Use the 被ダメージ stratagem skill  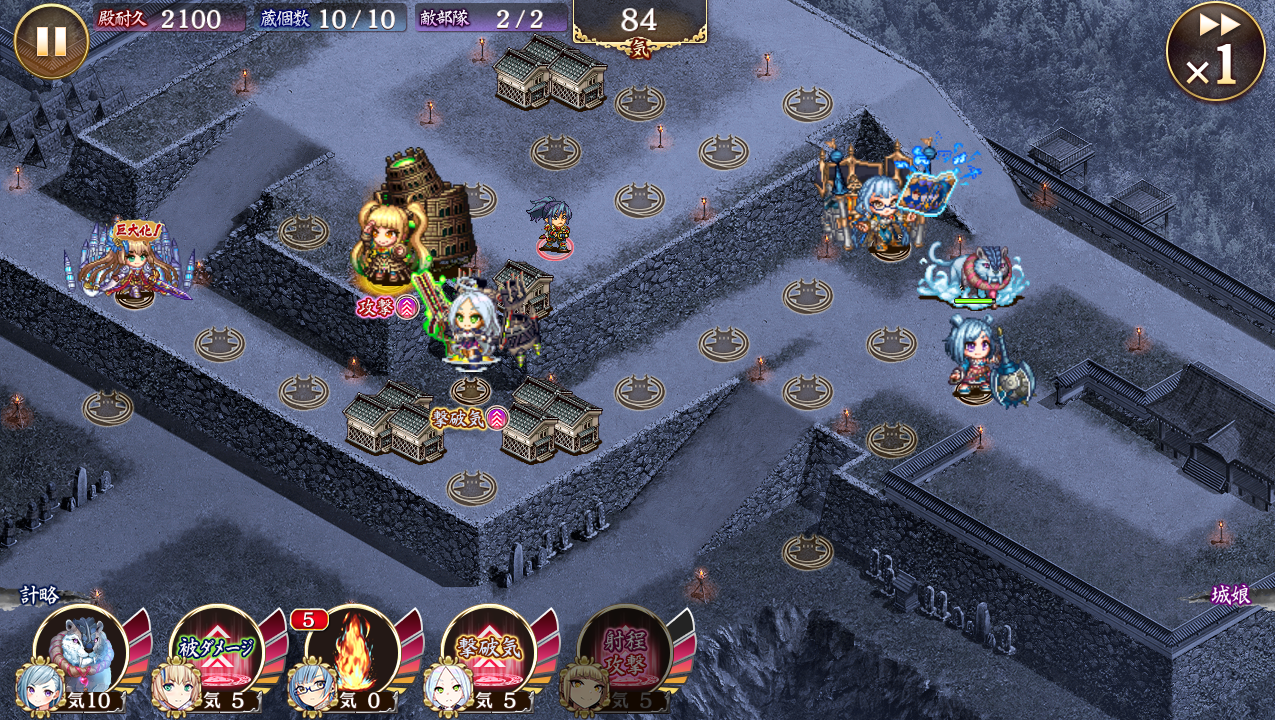217,652
